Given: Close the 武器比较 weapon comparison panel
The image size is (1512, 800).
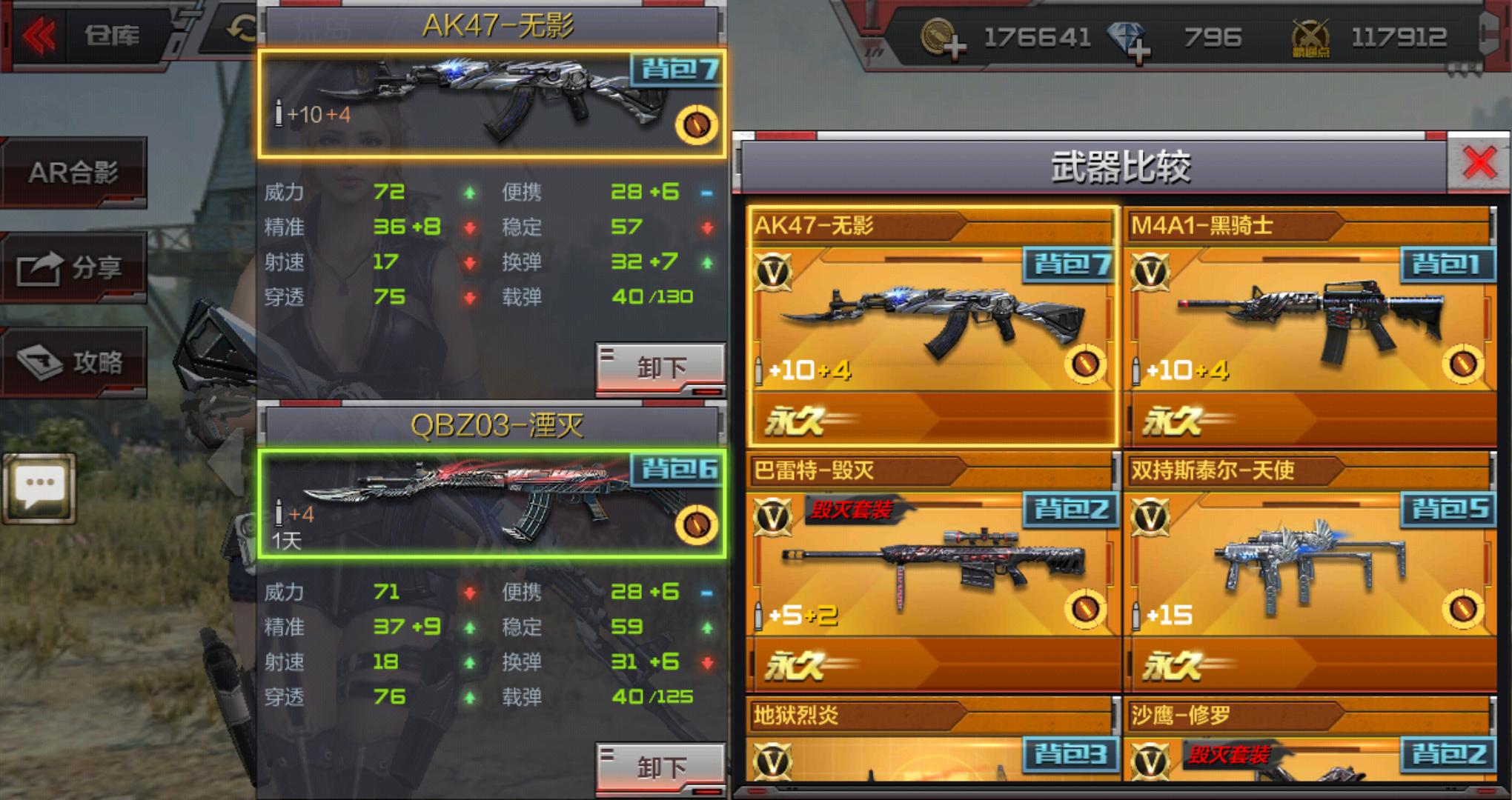Looking at the screenshot, I should pos(1479,163).
